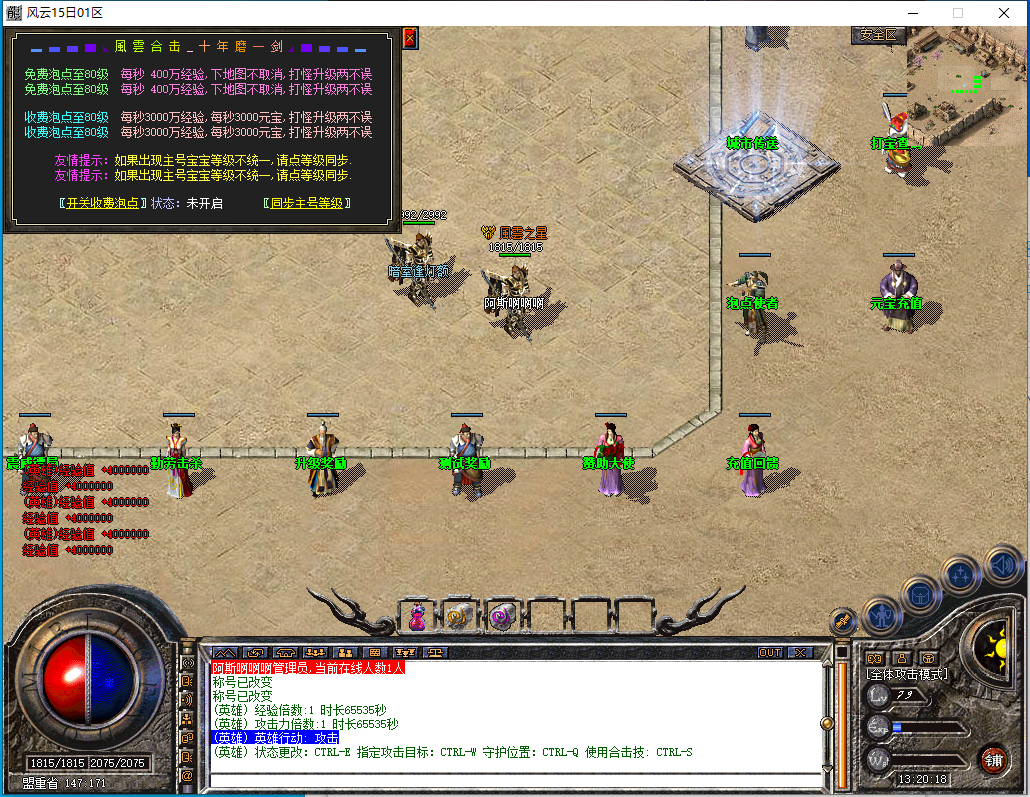Open the red 铺 shop button
The image size is (1030, 797).
(x=993, y=759)
